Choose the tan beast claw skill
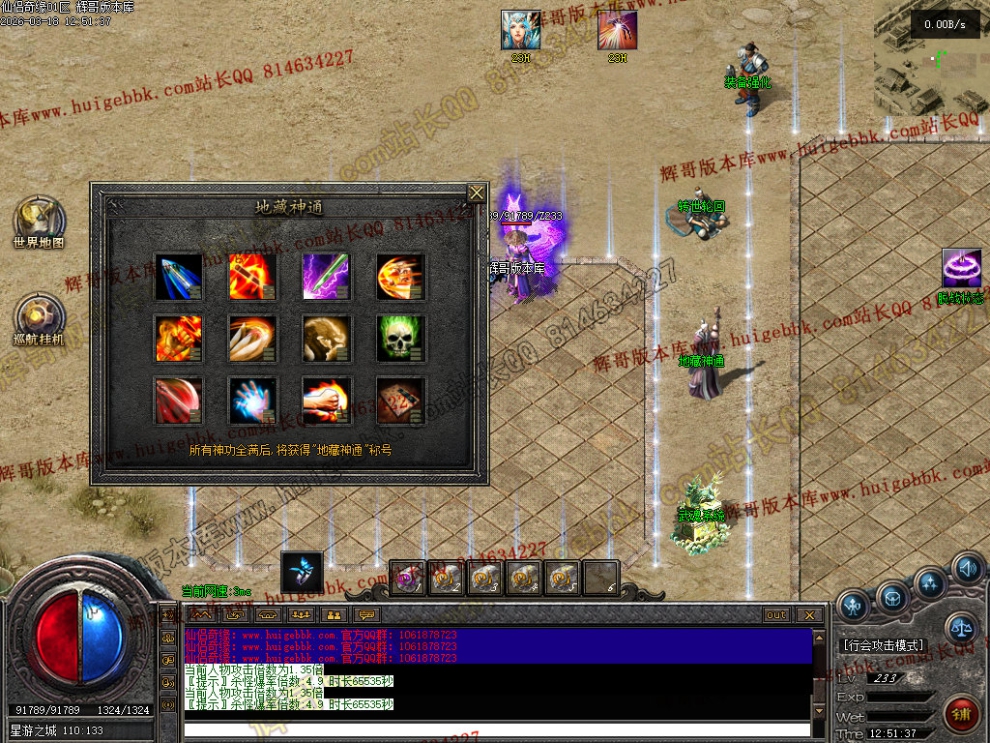Screen dimensions: 990x743 coord(327,339)
